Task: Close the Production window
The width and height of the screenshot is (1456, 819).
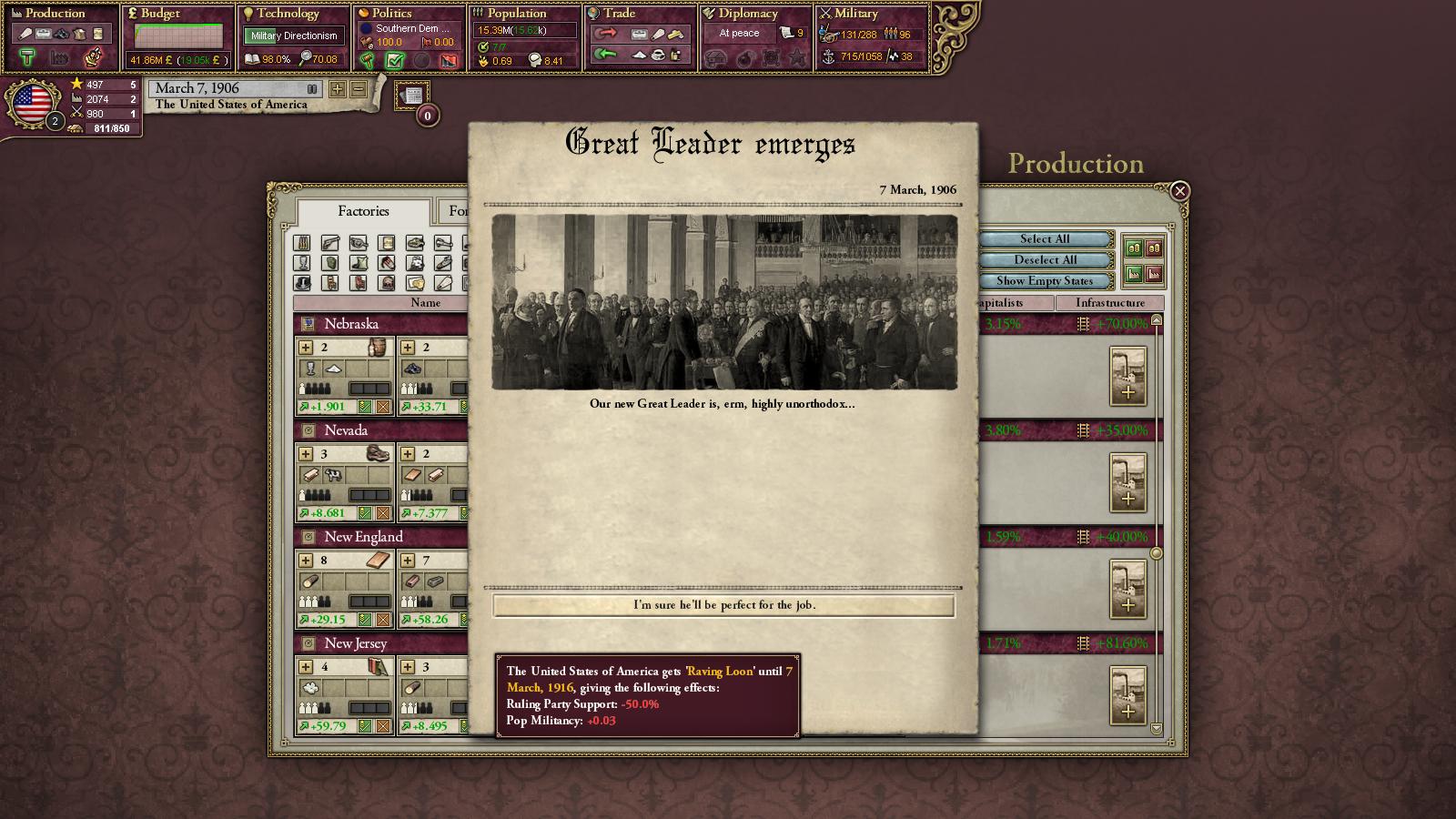Action: [1179, 191]
